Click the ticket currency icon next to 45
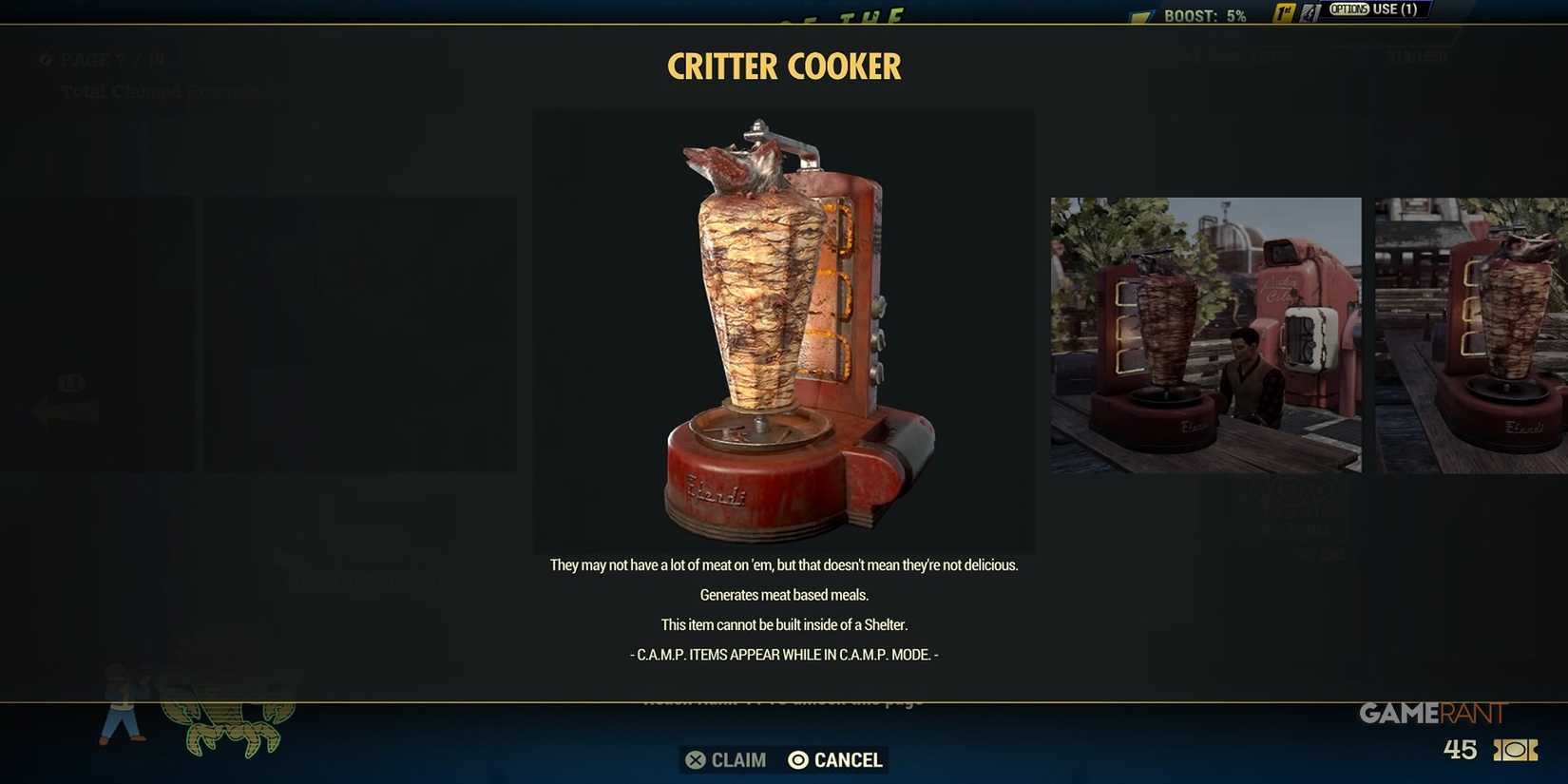The image size is (1568, 784). point(1515,750)
